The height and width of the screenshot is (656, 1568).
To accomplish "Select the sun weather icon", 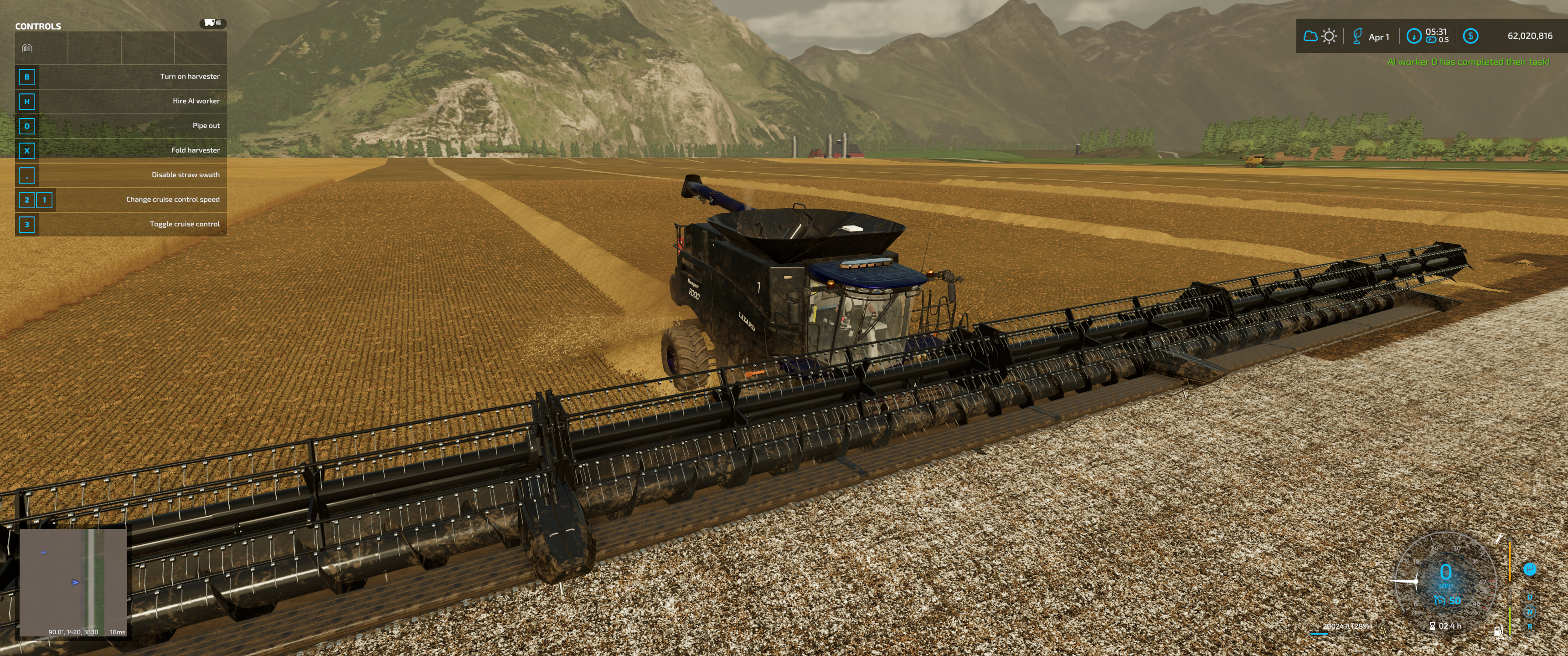I will click(1329, 36).
